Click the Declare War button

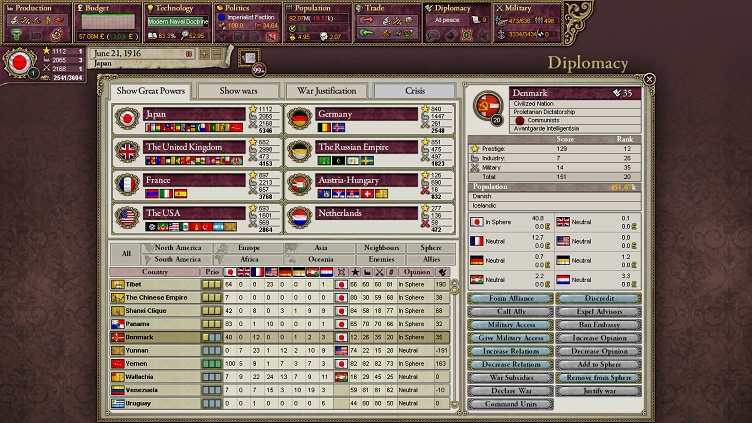pos(510,391)
